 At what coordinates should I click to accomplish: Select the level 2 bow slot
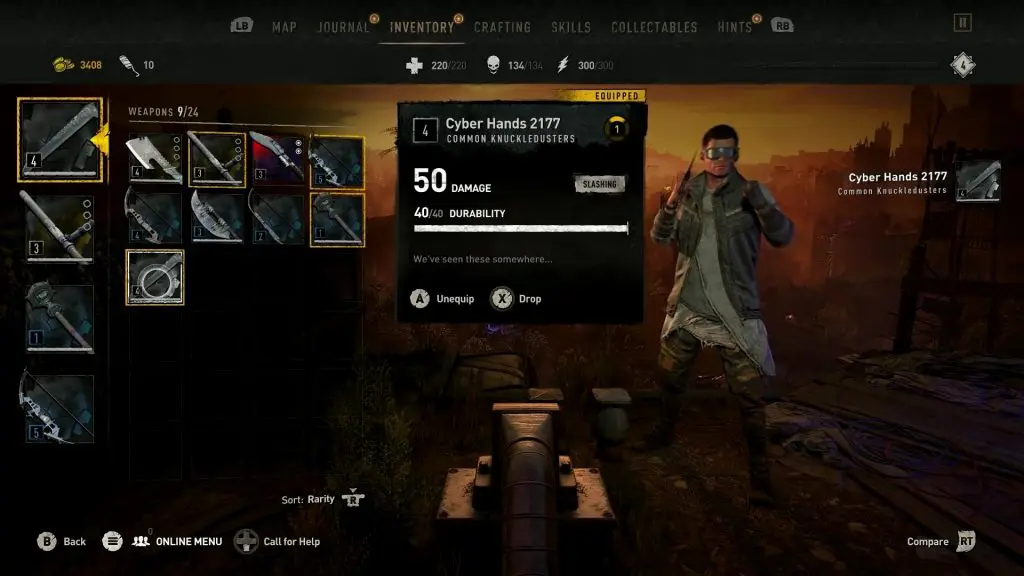pos(276,218)
